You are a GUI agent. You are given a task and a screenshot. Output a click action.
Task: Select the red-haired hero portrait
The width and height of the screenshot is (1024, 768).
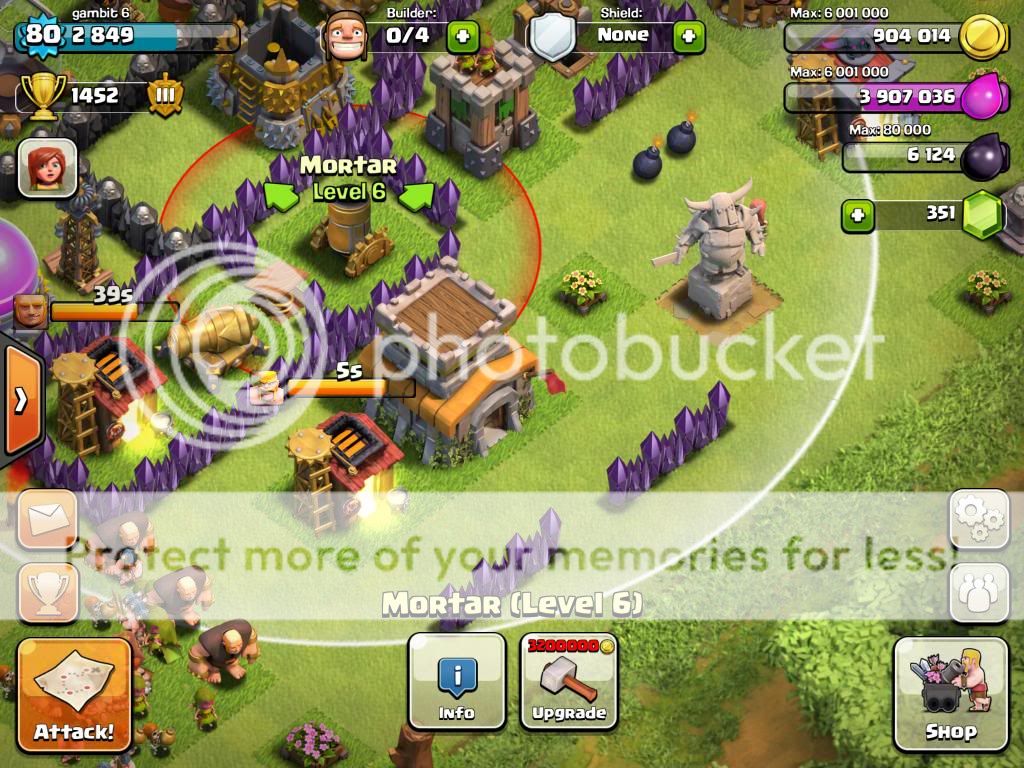pos(47,167)
